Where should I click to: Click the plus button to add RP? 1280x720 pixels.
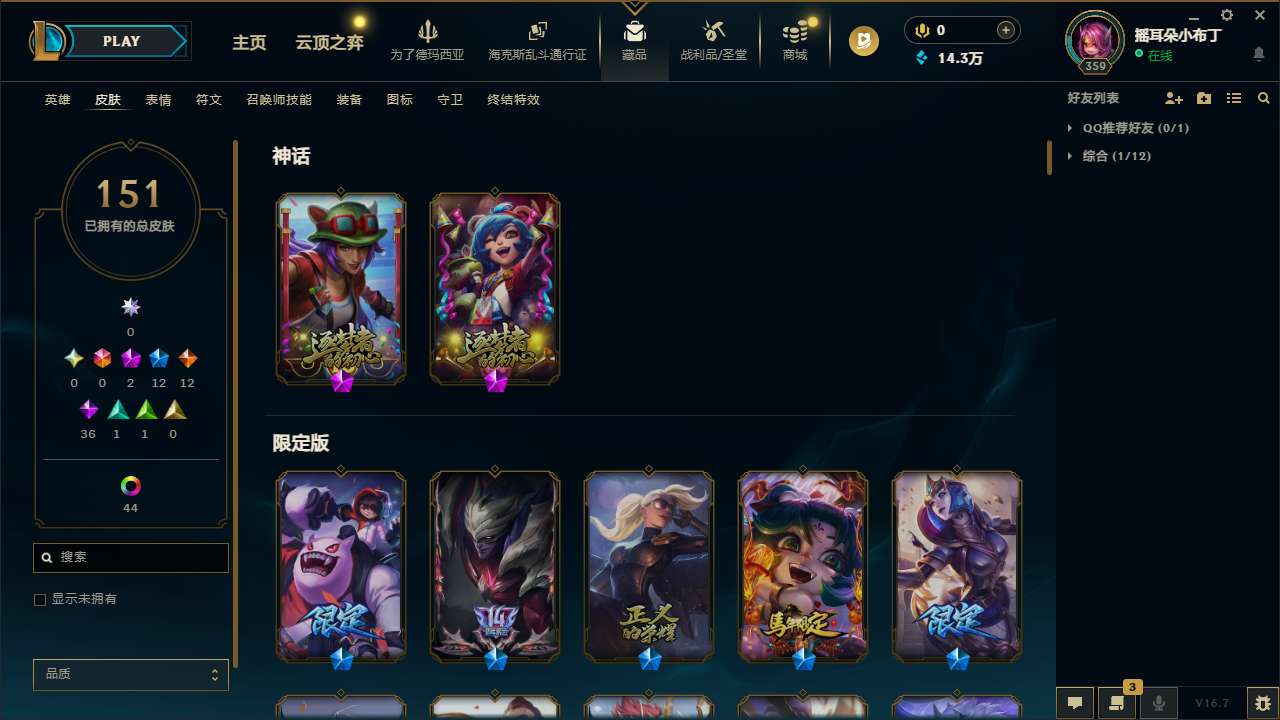[x=1006, y=29]
